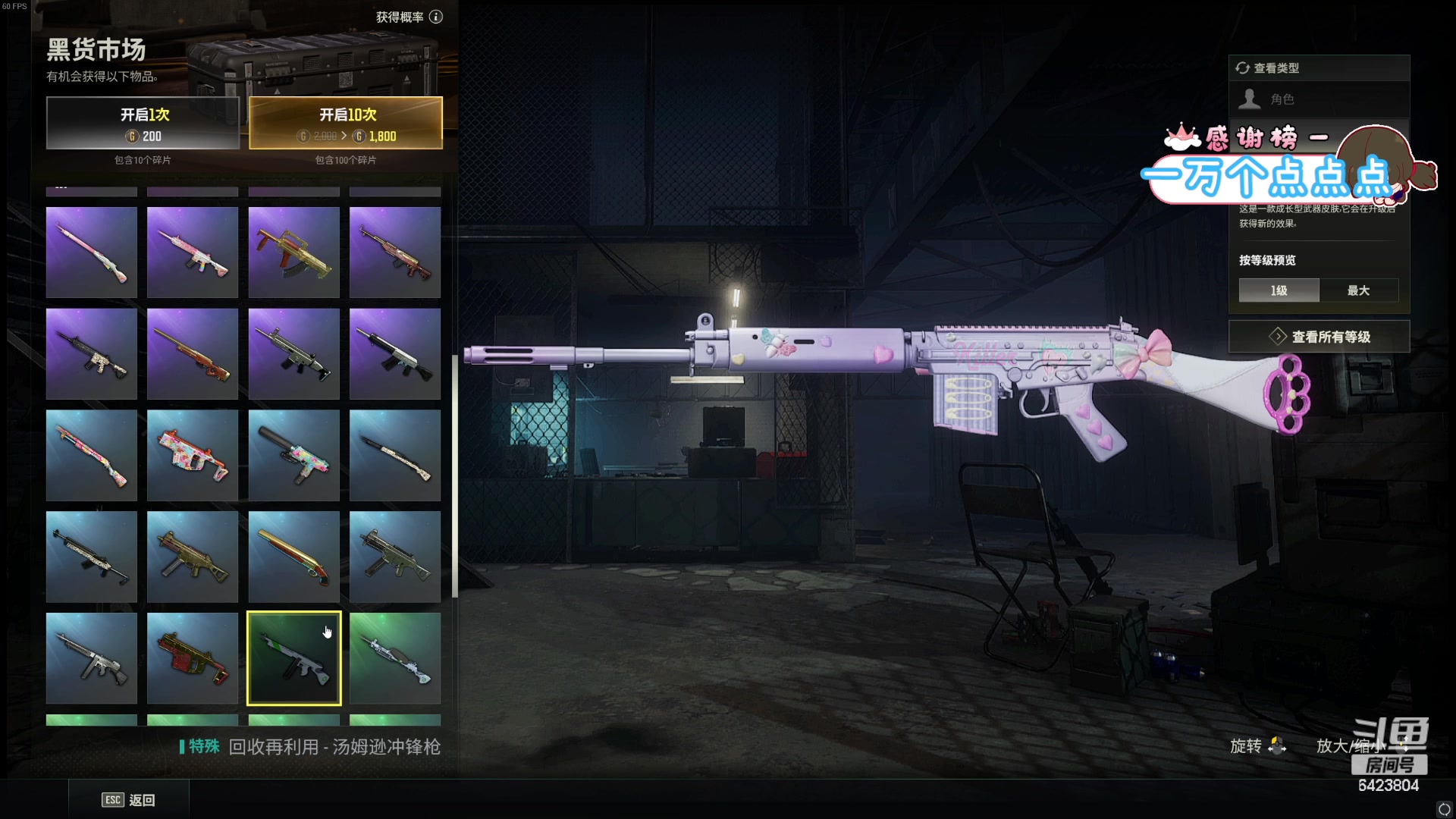View the red Vector SMG skin

tap(193, 658)
